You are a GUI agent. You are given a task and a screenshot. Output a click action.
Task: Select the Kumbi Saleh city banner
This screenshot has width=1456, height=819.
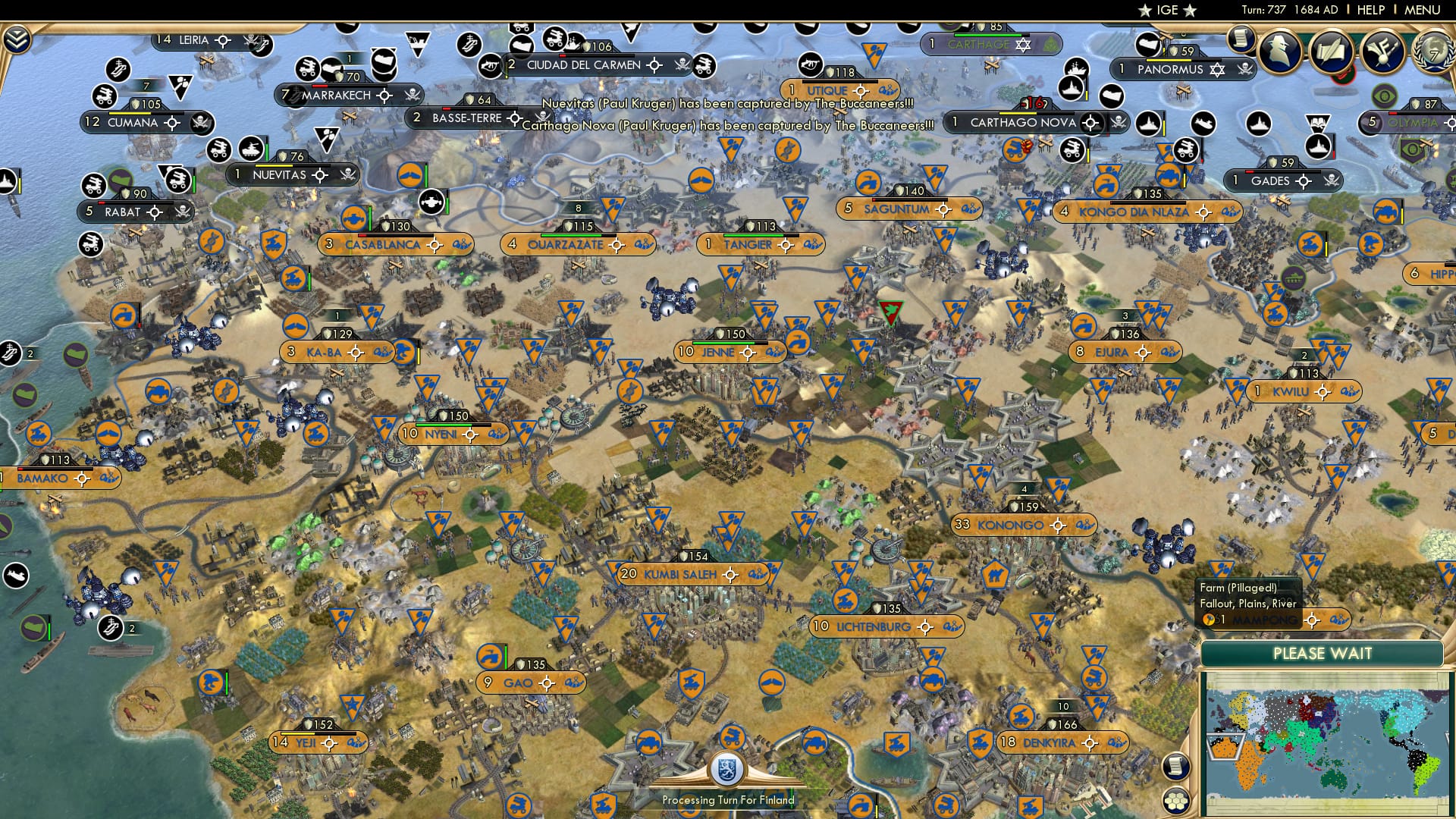pos(682,575)
